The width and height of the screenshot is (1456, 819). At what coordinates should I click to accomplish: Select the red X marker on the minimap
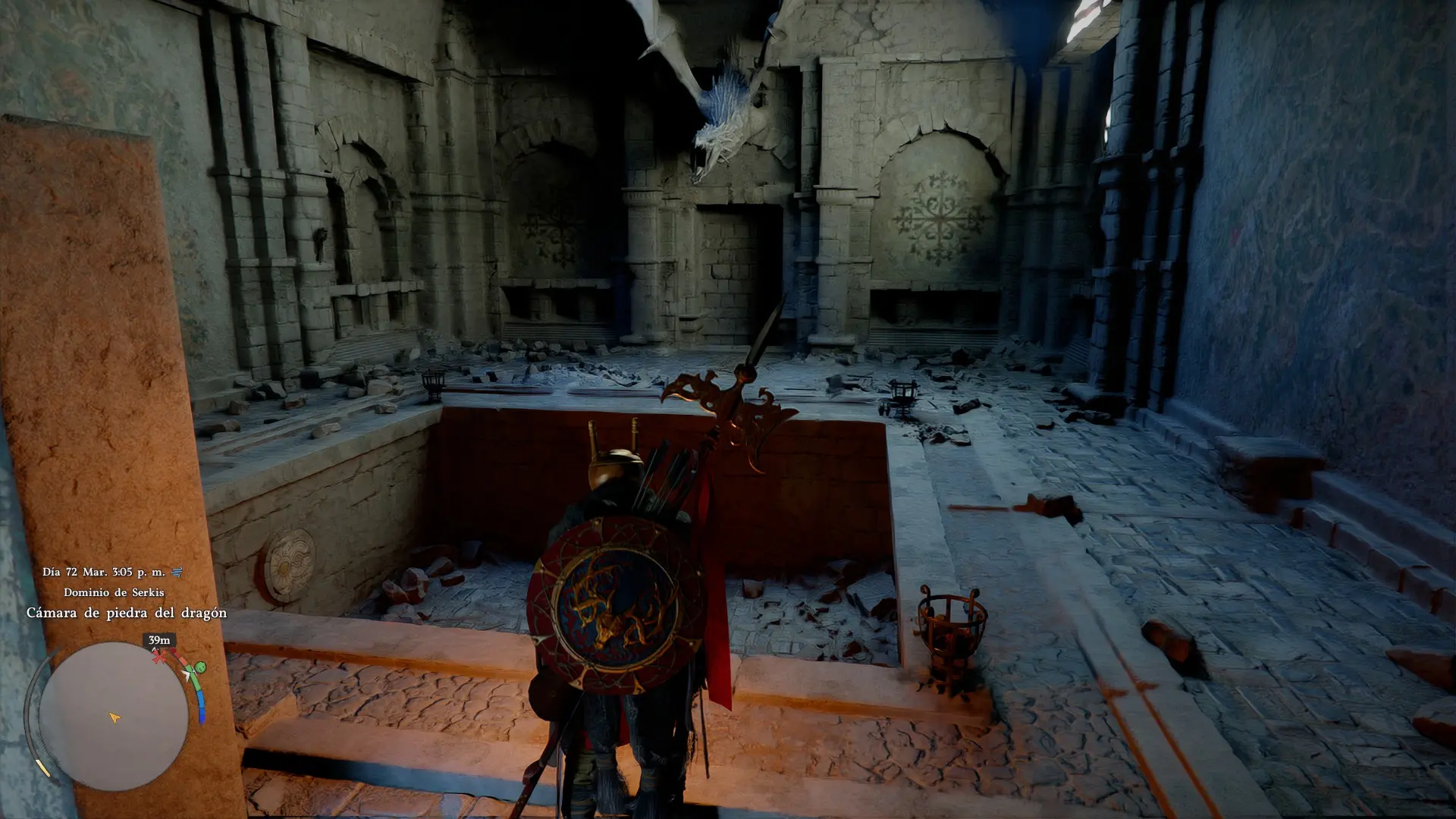click(159, 657)
